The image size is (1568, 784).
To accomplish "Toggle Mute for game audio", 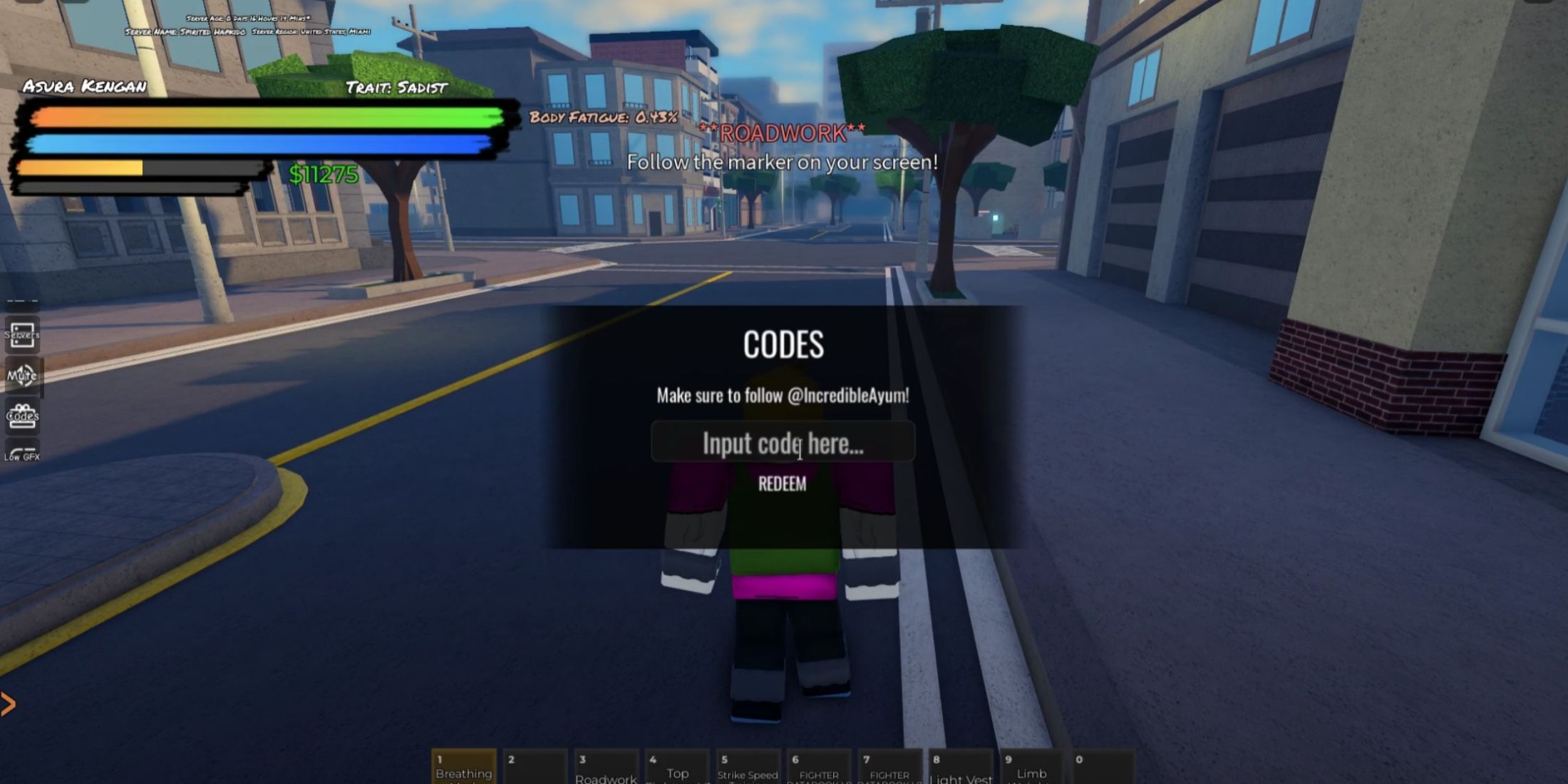I will point(22,376).
